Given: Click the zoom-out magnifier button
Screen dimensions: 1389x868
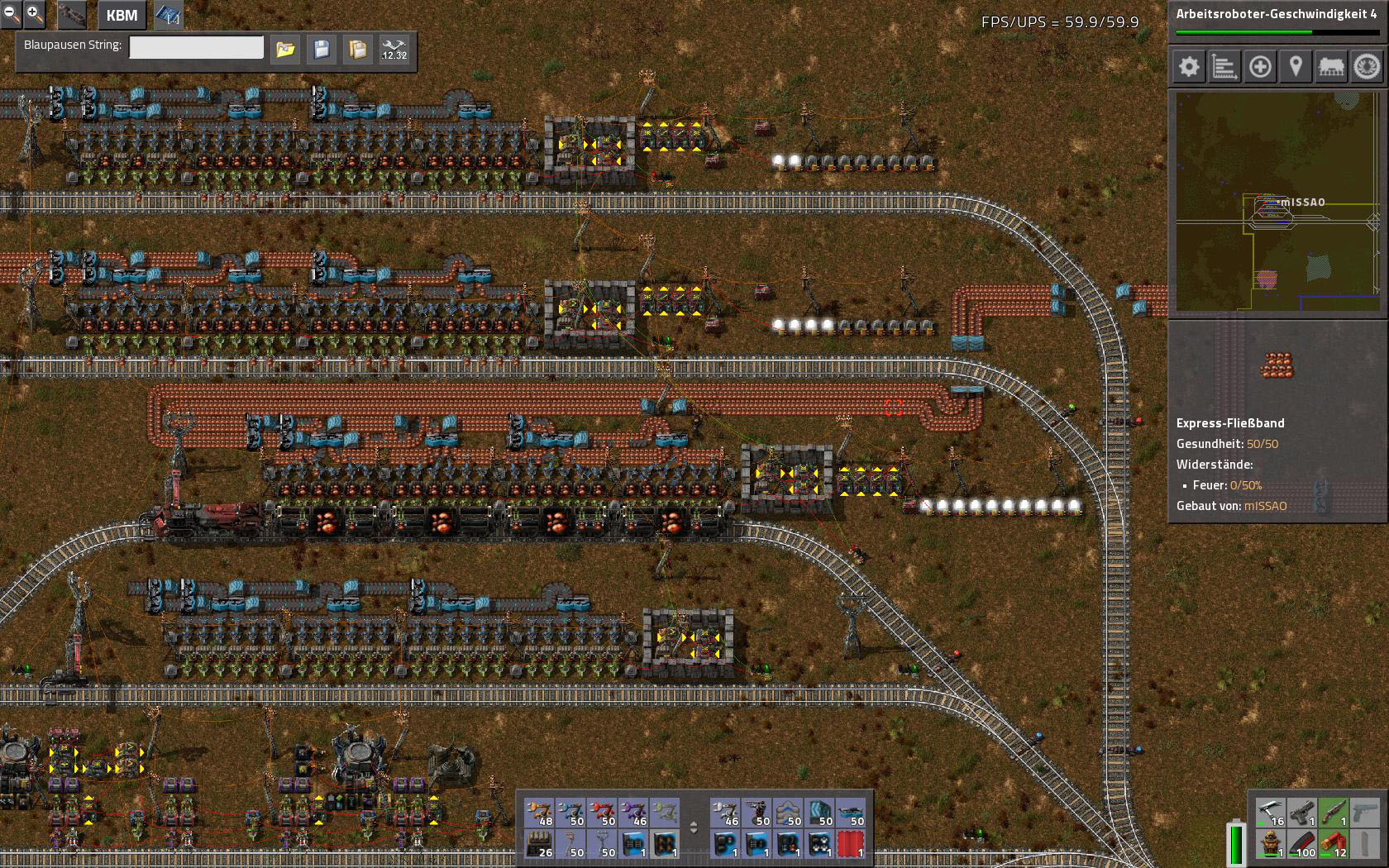Looking at the screenshot, I should coord(11,12).
